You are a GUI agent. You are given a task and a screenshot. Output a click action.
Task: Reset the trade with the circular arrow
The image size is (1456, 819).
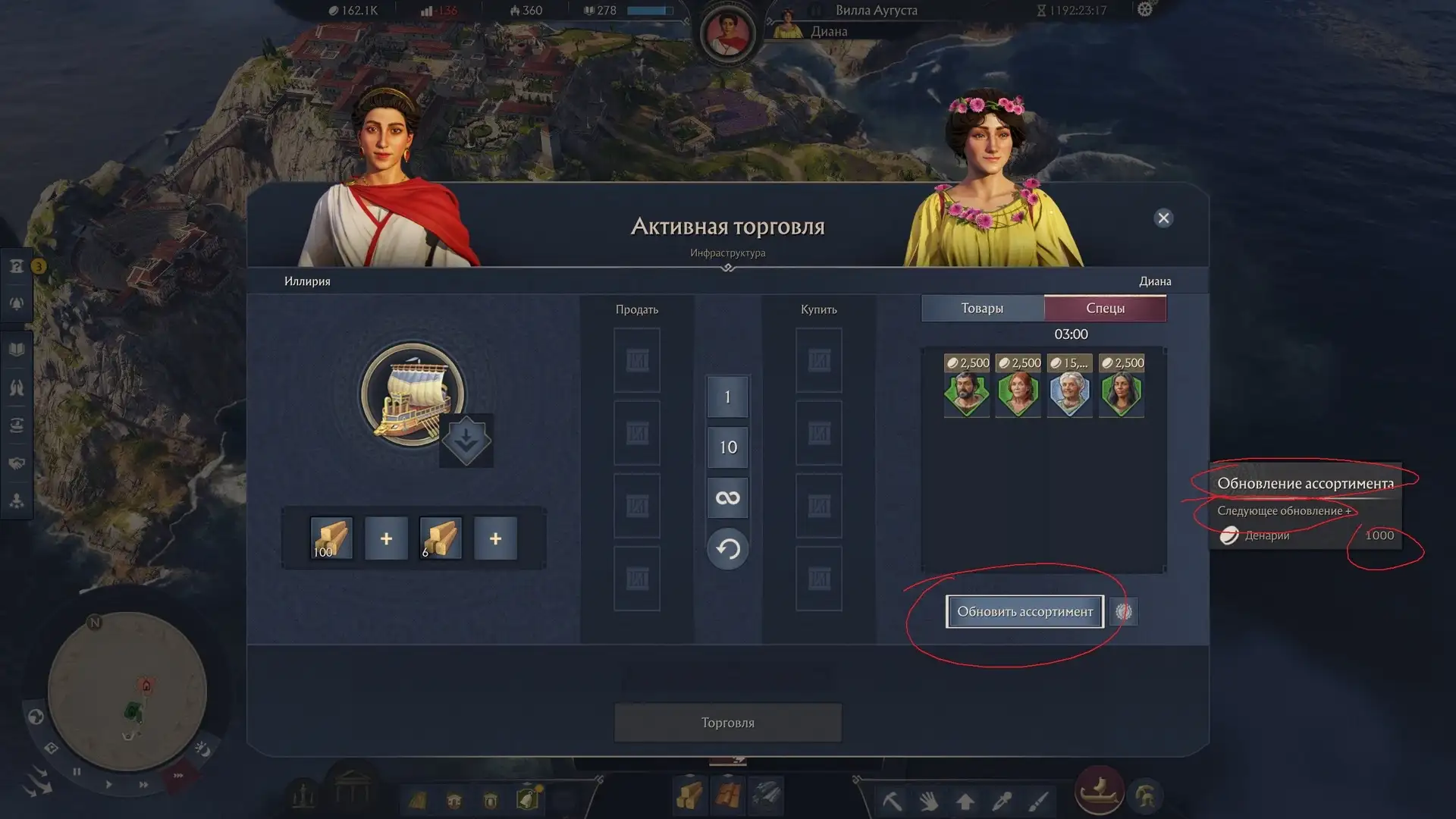pyautogui.click(x=727, y=548)
